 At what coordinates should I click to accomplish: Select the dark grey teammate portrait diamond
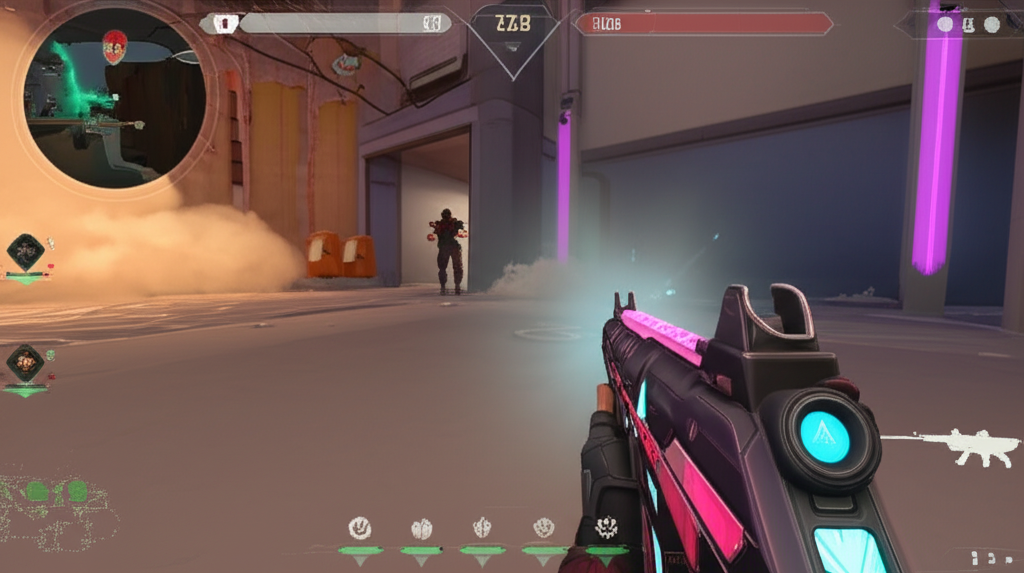(25, 250)
